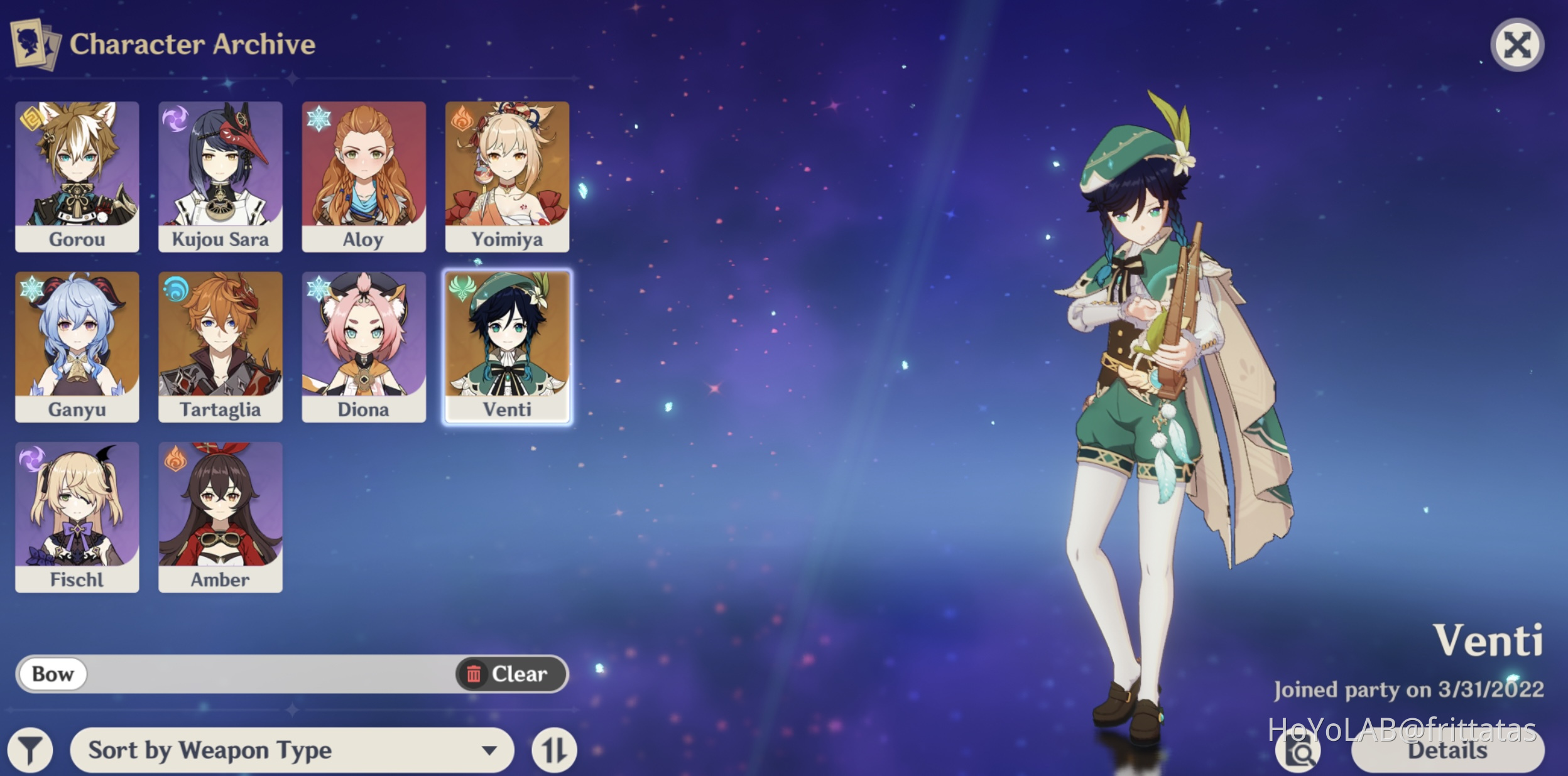Select Kujou Sara from the archive grid
Image resolution: width=1568 pixels, height=776 pixels.
click(x=220, y=175)
